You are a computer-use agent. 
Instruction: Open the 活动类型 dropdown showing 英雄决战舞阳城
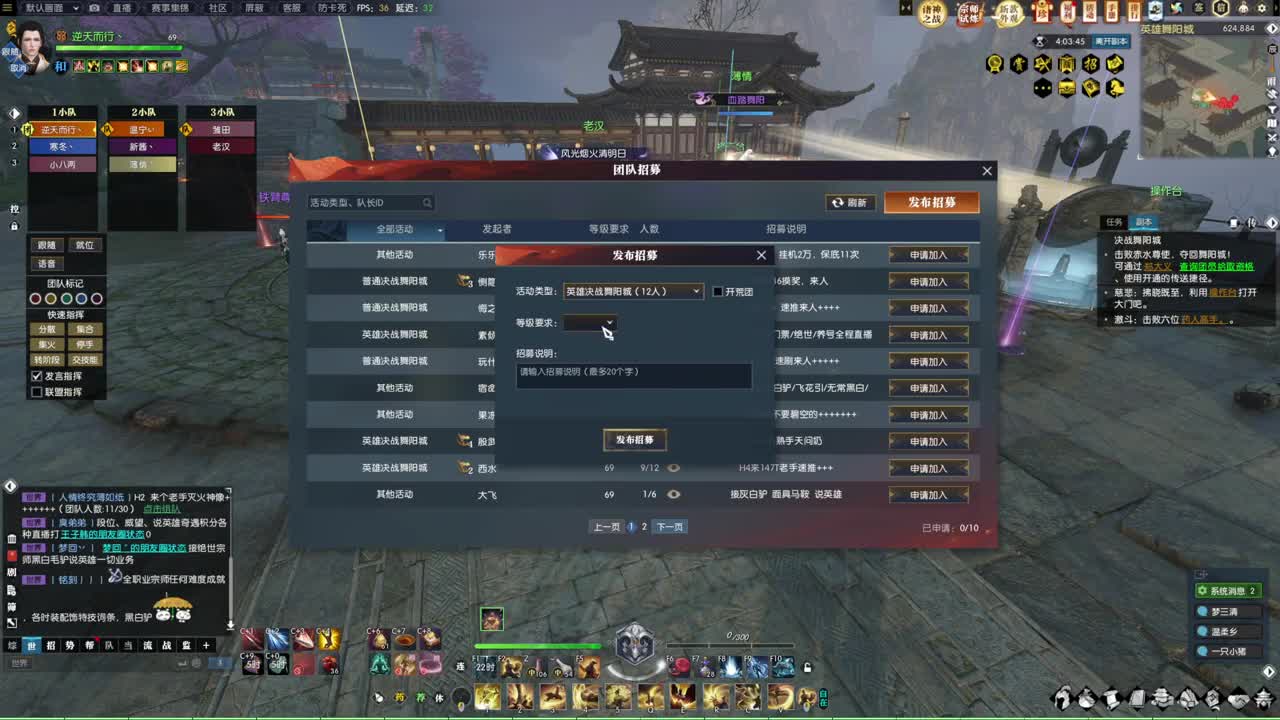(x=633, y=291)
